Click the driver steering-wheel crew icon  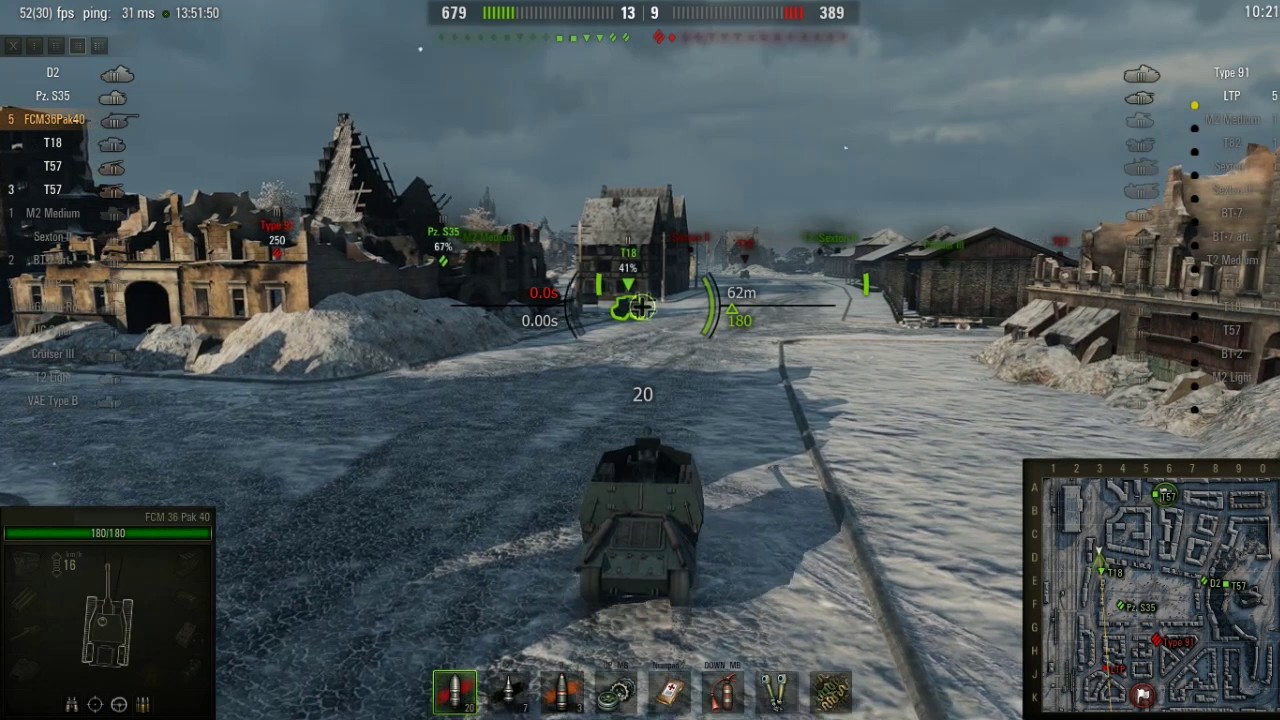[x=119, y=704]
